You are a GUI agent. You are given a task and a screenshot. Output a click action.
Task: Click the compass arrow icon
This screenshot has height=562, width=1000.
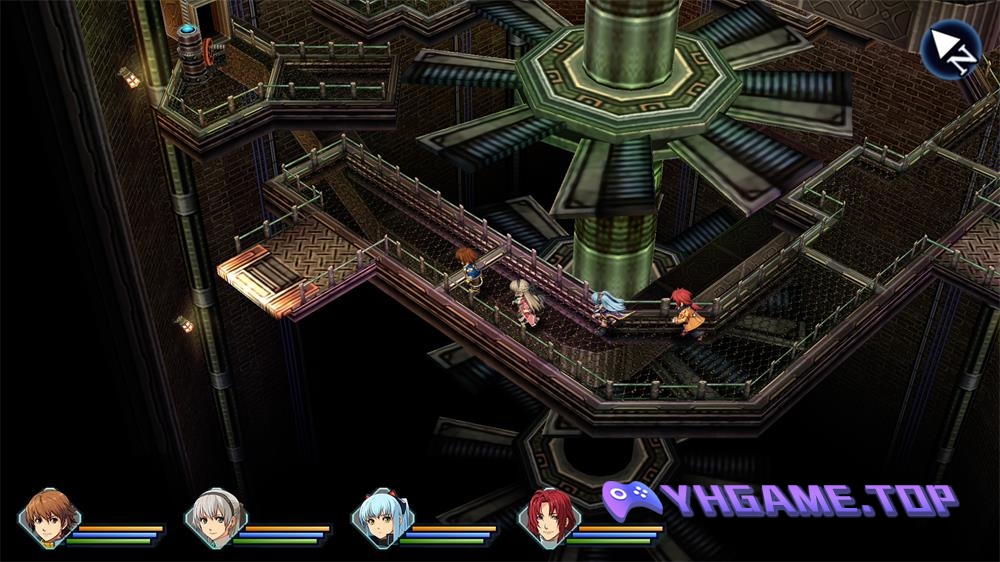click(x=950, y=47)
